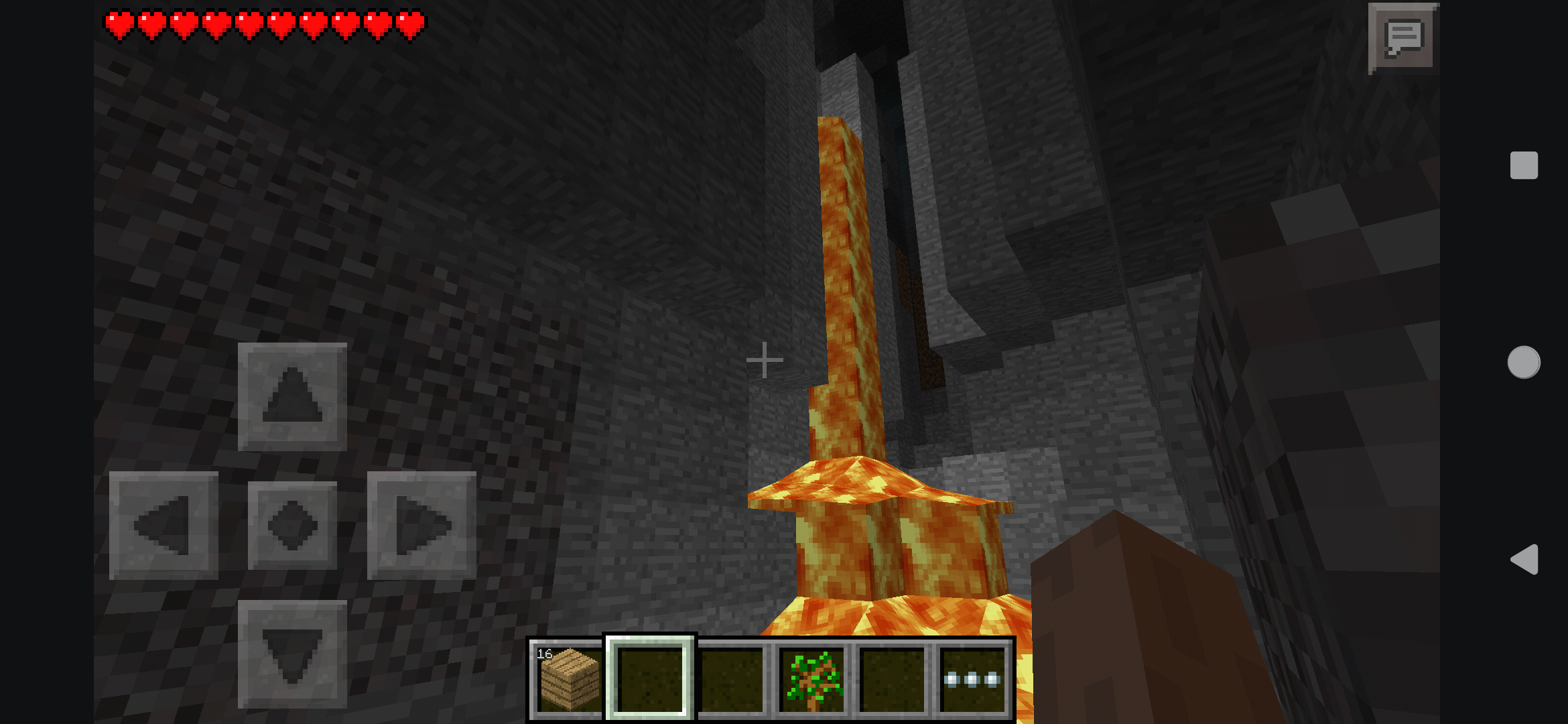Tap the Android home circle
This screenshot has height=724, width=1568.
tap(1524, 362)
